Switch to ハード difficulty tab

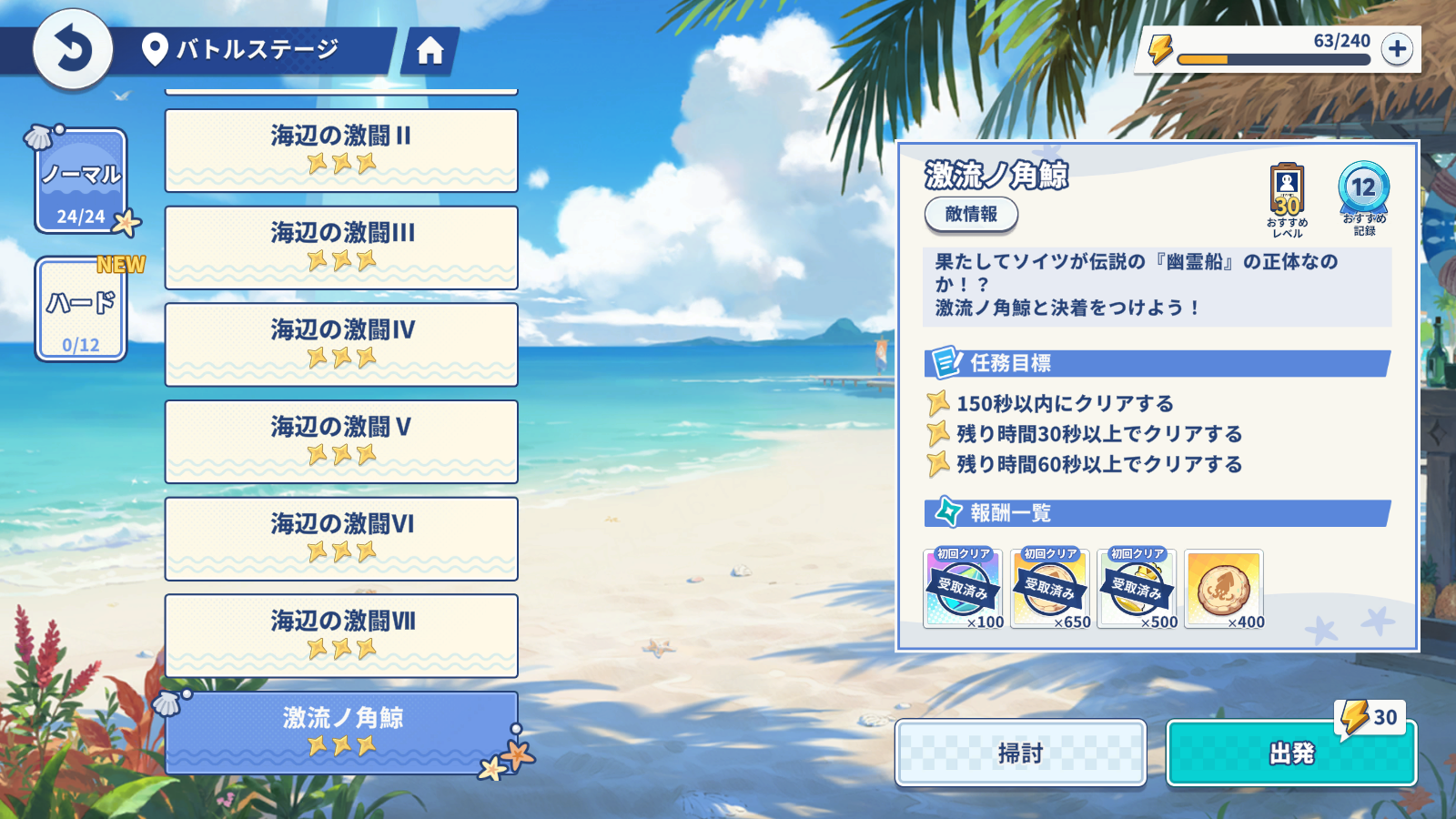tap(81, 310)
